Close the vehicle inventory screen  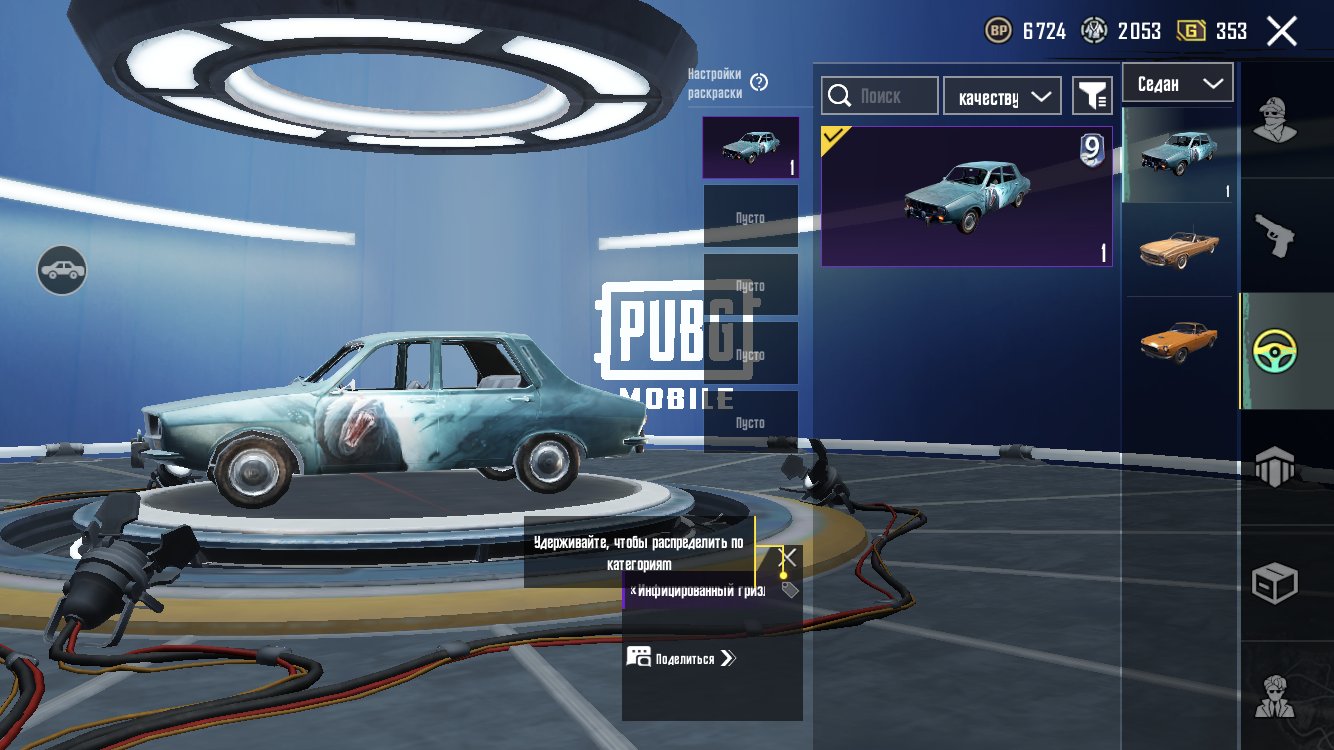click(1281, 31)
